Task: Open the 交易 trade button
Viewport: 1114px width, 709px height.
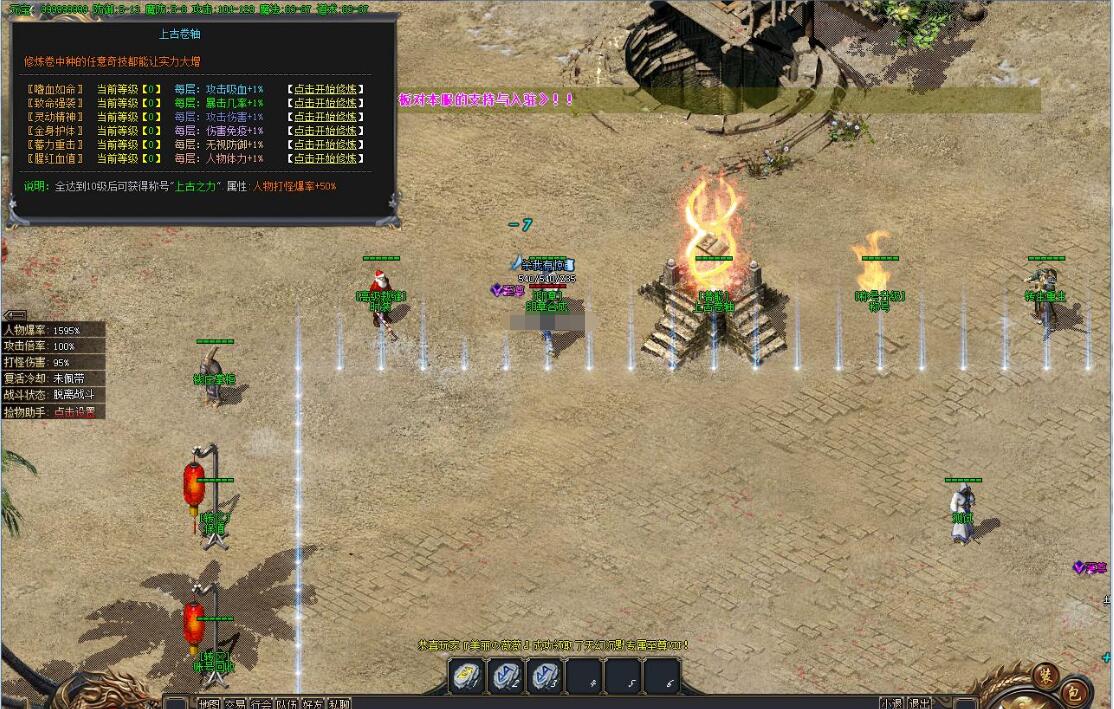Action: pos(234,703)
